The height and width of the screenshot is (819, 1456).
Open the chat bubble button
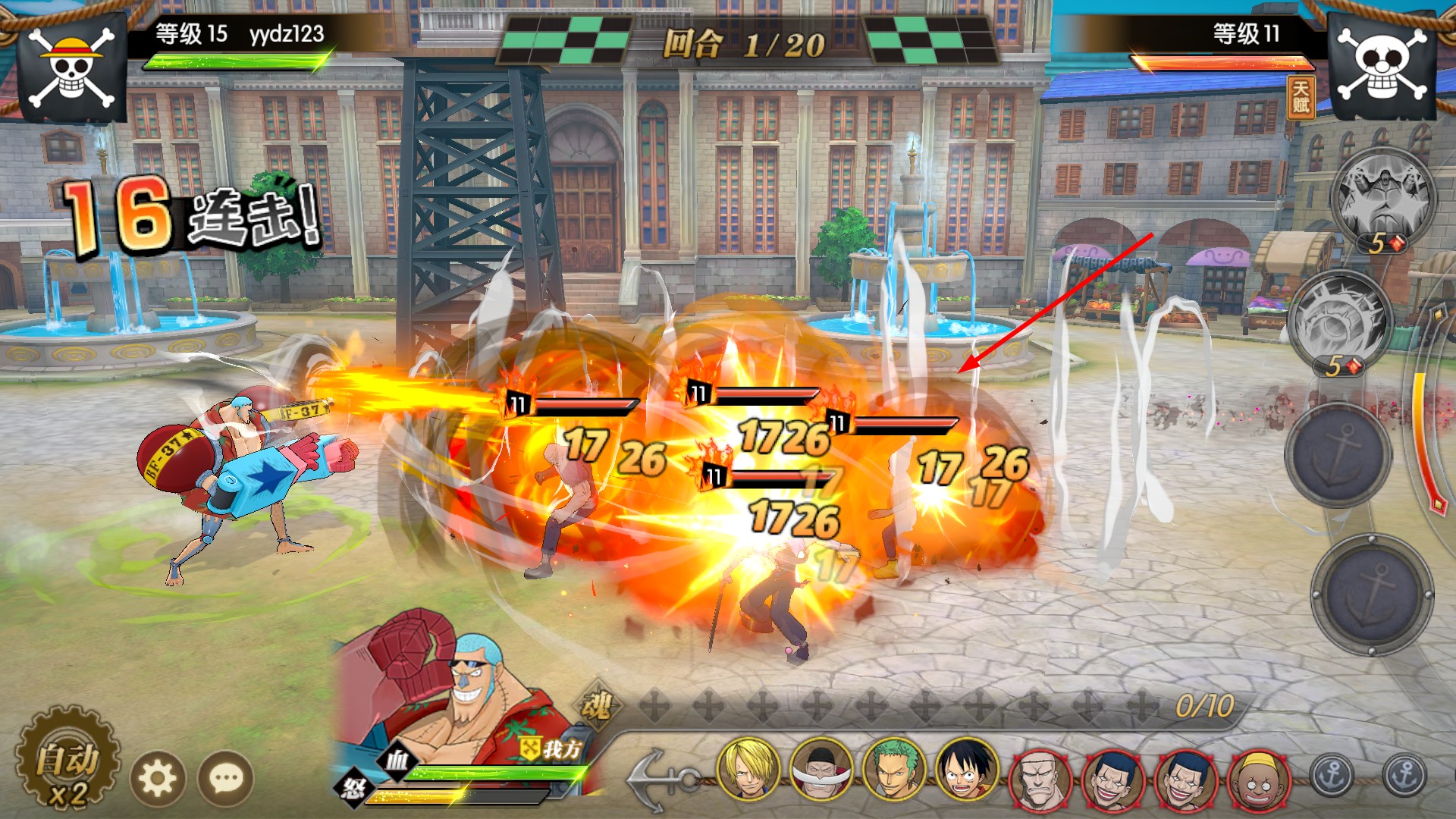click(226, 778)
